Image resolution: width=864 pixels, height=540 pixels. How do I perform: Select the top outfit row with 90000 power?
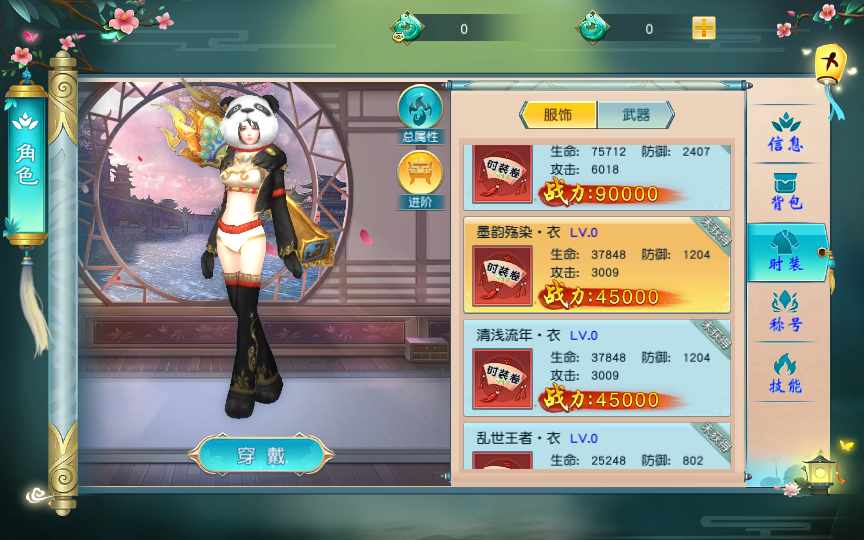click(x=597, y=176)
